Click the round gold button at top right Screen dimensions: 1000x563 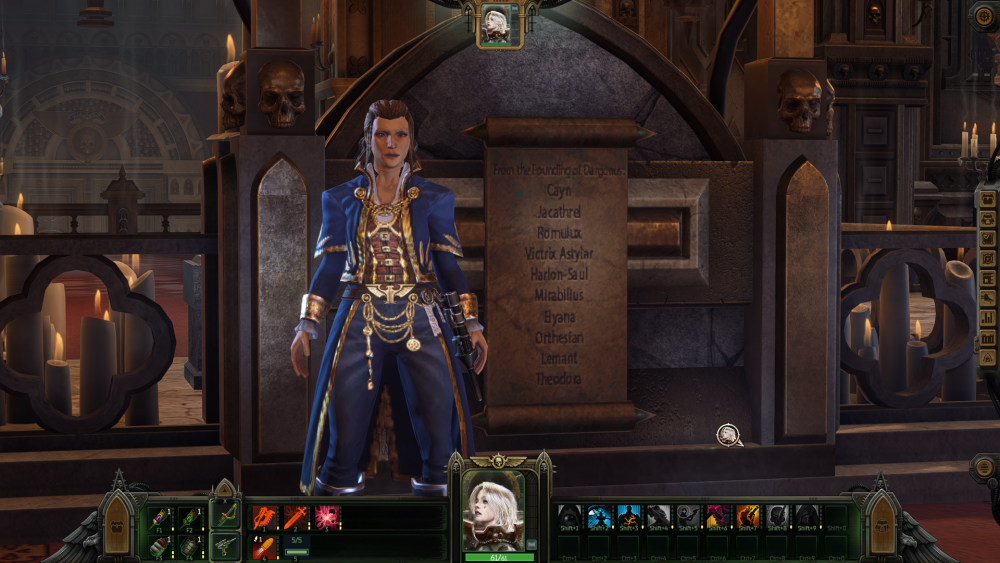coord(984,14)
